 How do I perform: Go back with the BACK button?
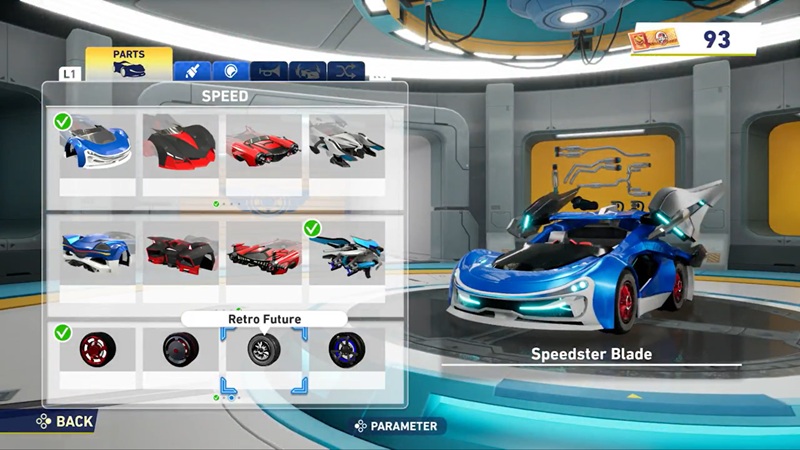point(65,421)
